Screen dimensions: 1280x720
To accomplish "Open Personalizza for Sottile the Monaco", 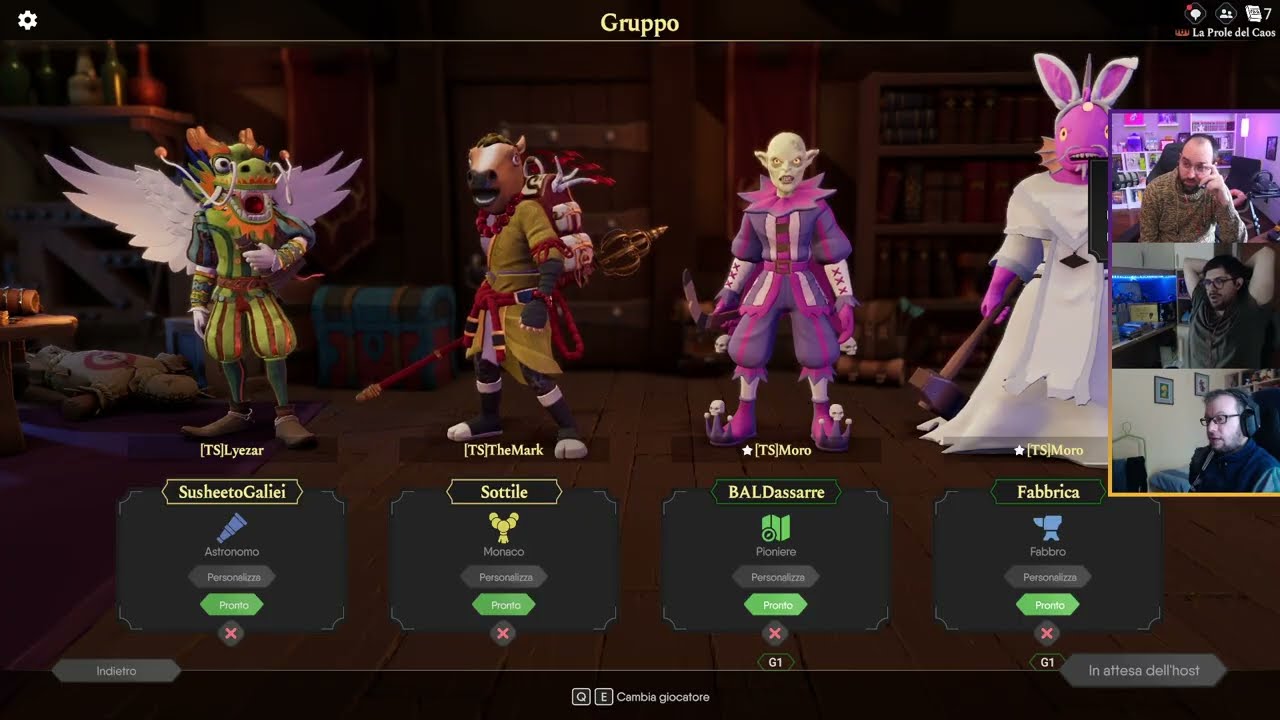I will 505,577.
